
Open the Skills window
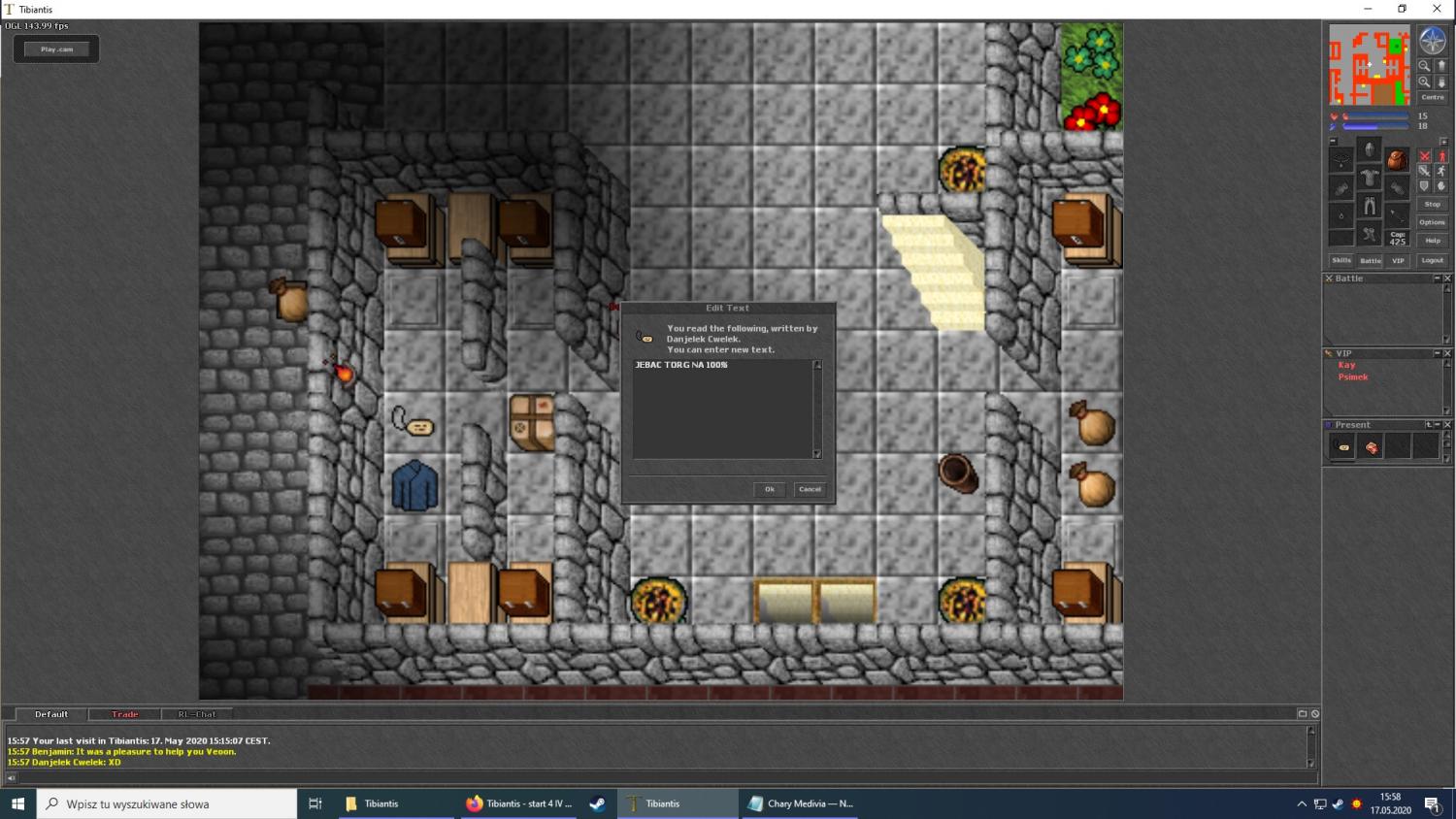pos(1340,260)
